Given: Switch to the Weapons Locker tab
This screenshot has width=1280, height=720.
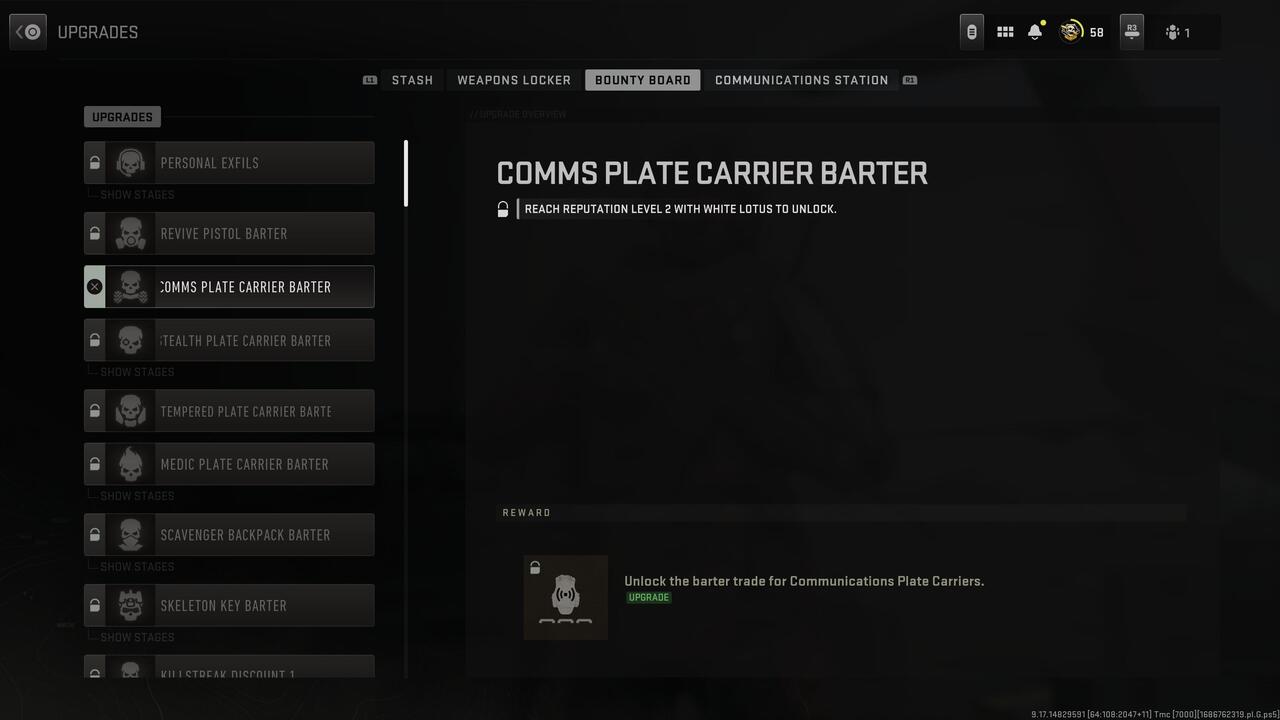Looking at the screenshot, I should coord(513,80).
